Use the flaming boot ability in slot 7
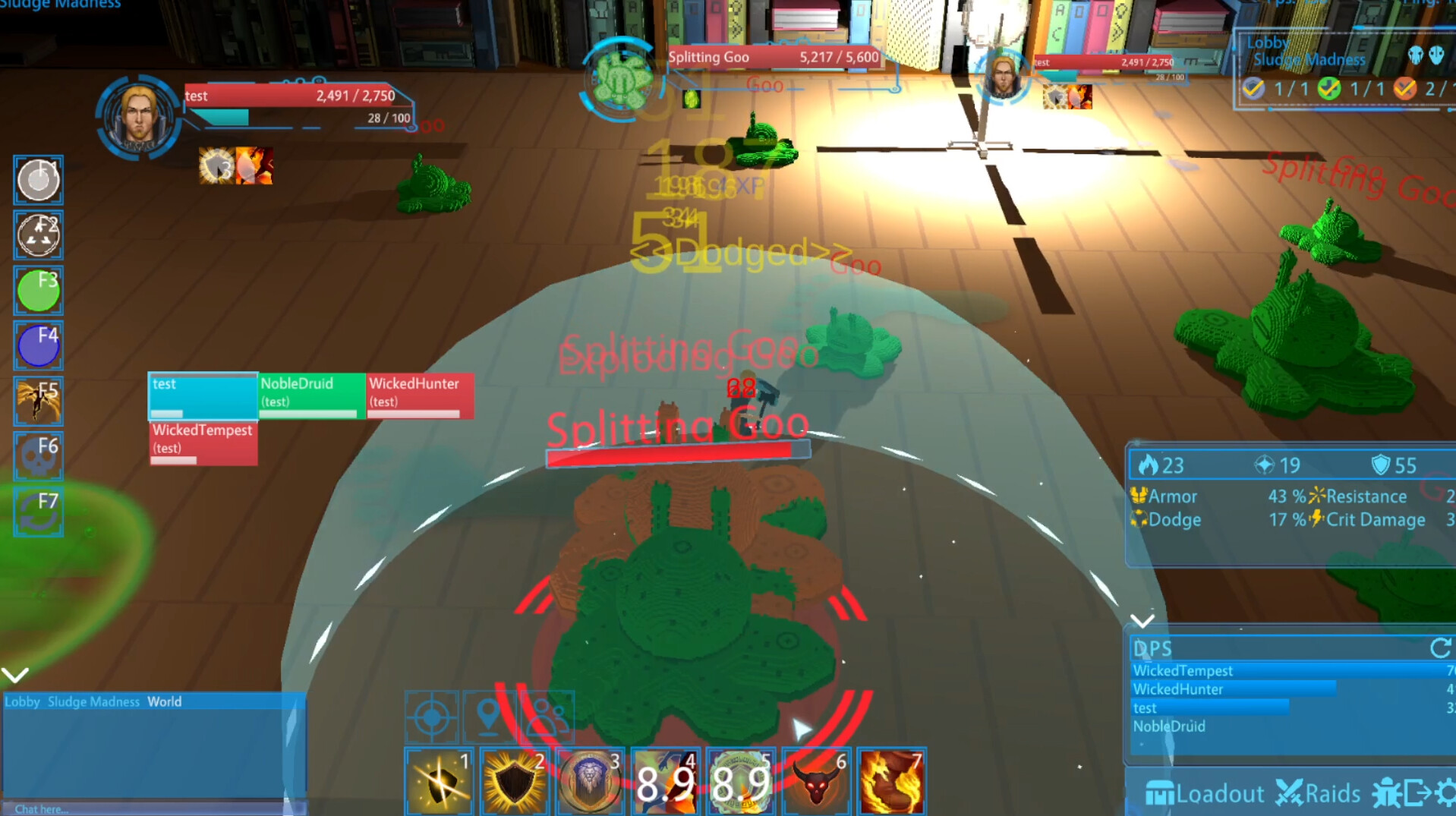 tap(890, 780)
